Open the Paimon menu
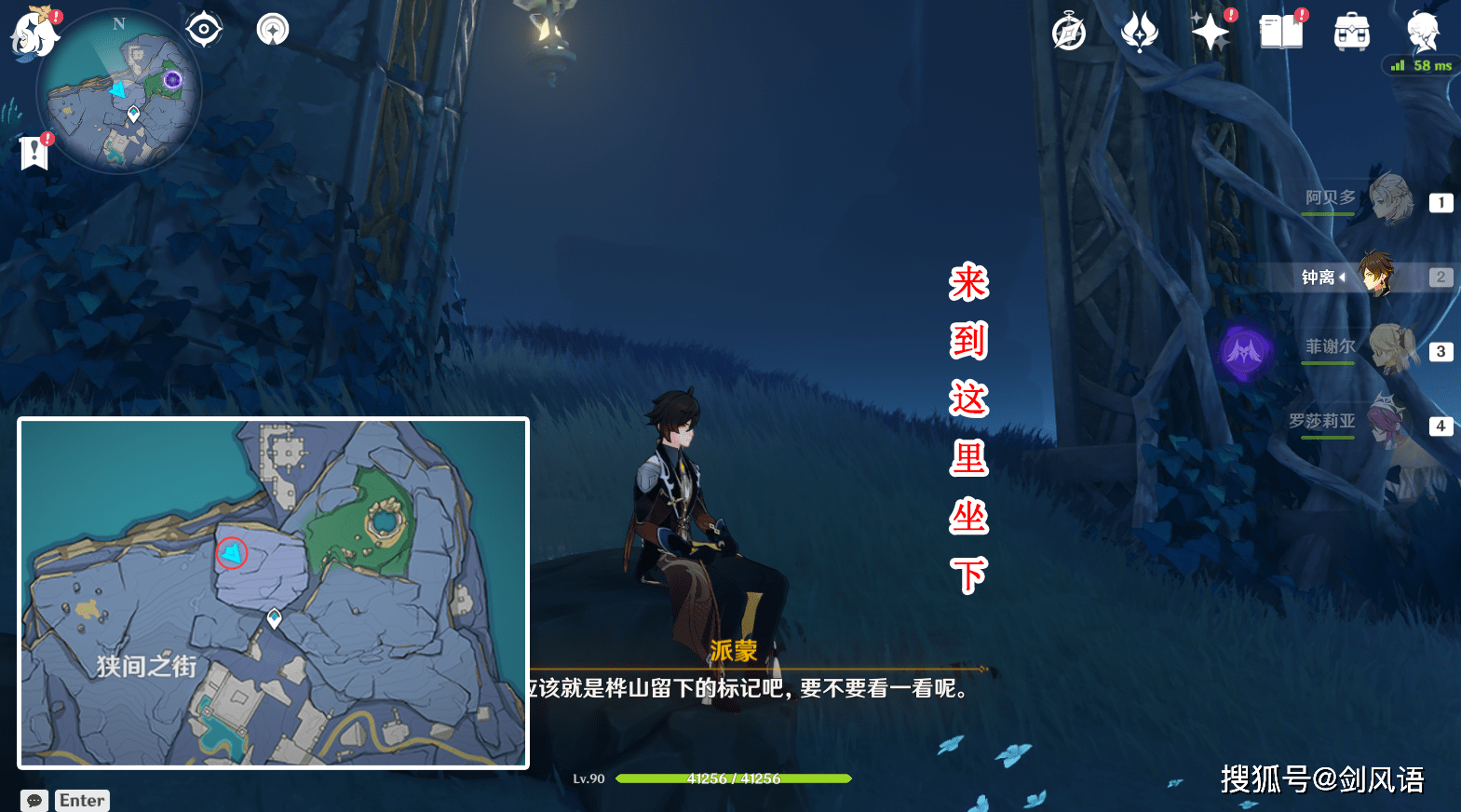Image resolution: width=1461 pixels, height=812 pixels. [34, 34]
